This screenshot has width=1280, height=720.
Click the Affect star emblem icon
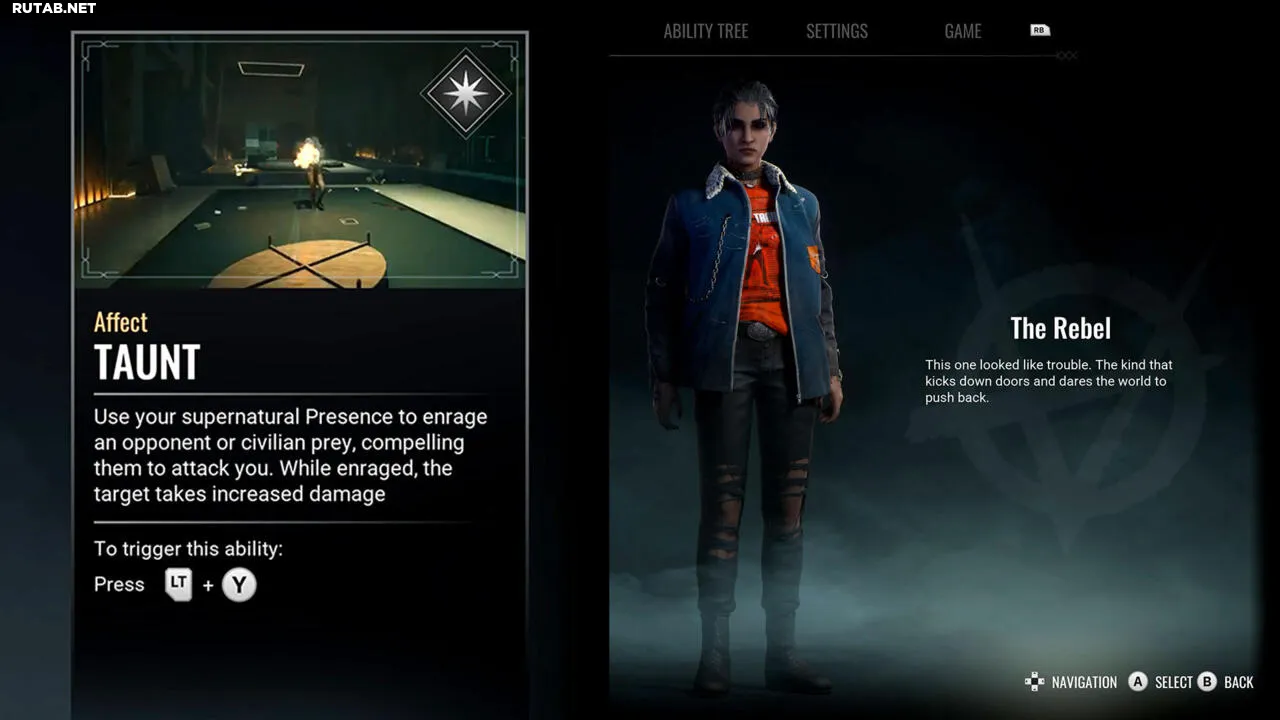tap(466, 93)
